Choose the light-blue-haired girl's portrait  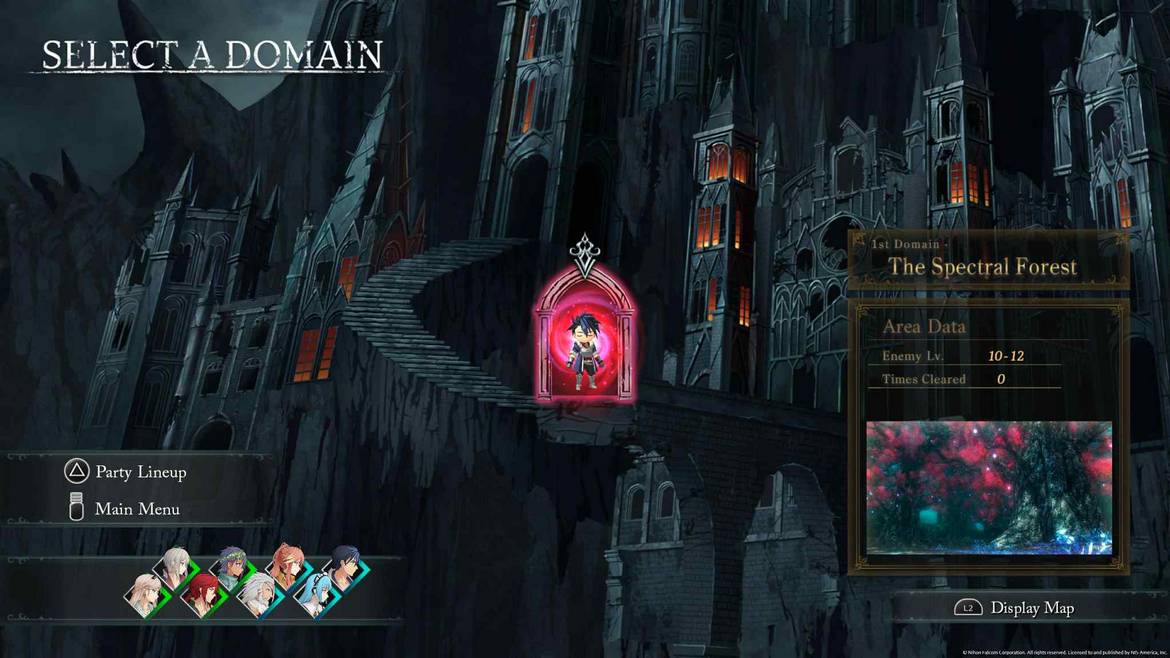[317, 597]
